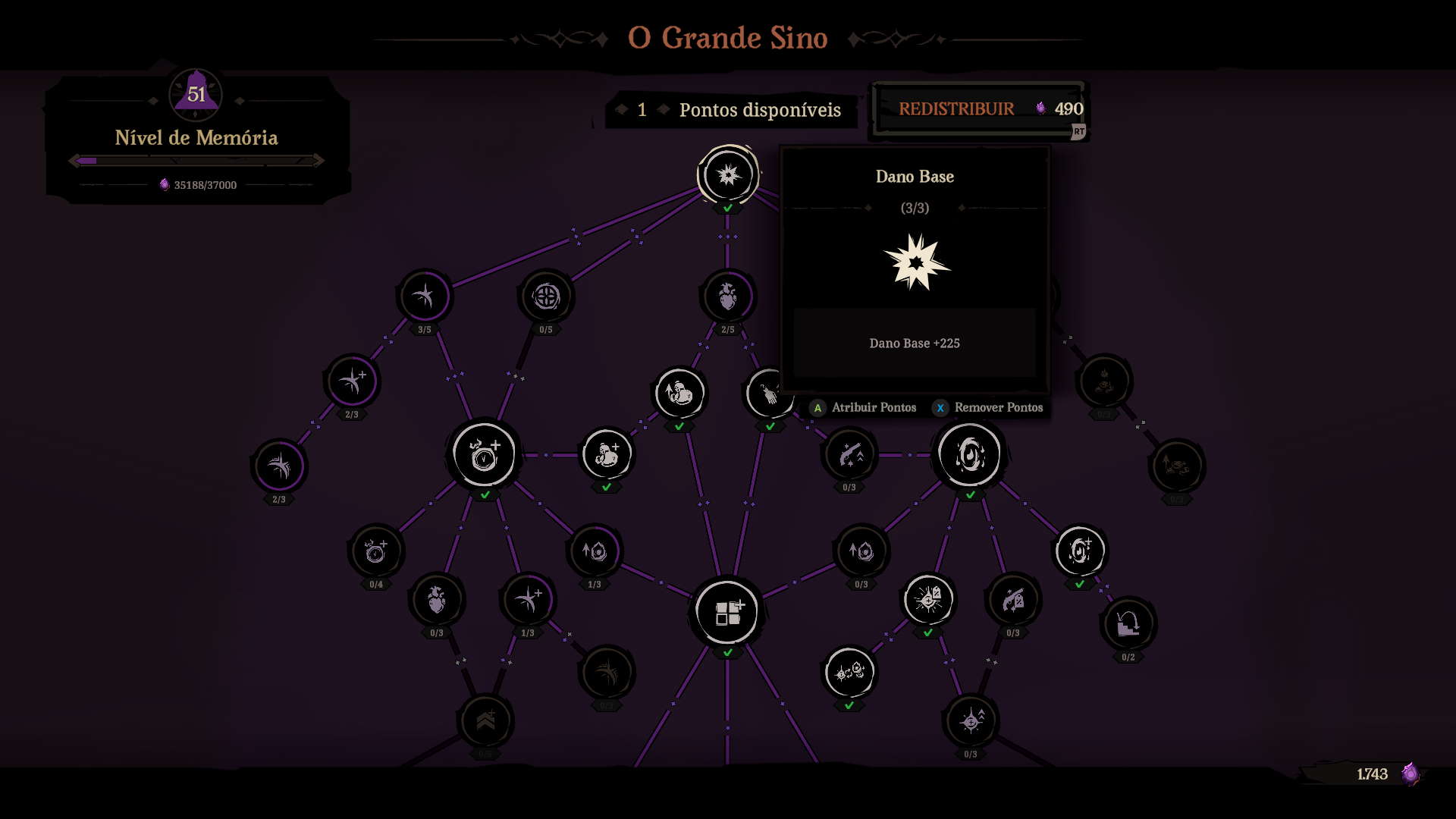Choose the staircase node marked 0/2
This screenshot has height=819, width=1456.
click(x=1128, y=624)
